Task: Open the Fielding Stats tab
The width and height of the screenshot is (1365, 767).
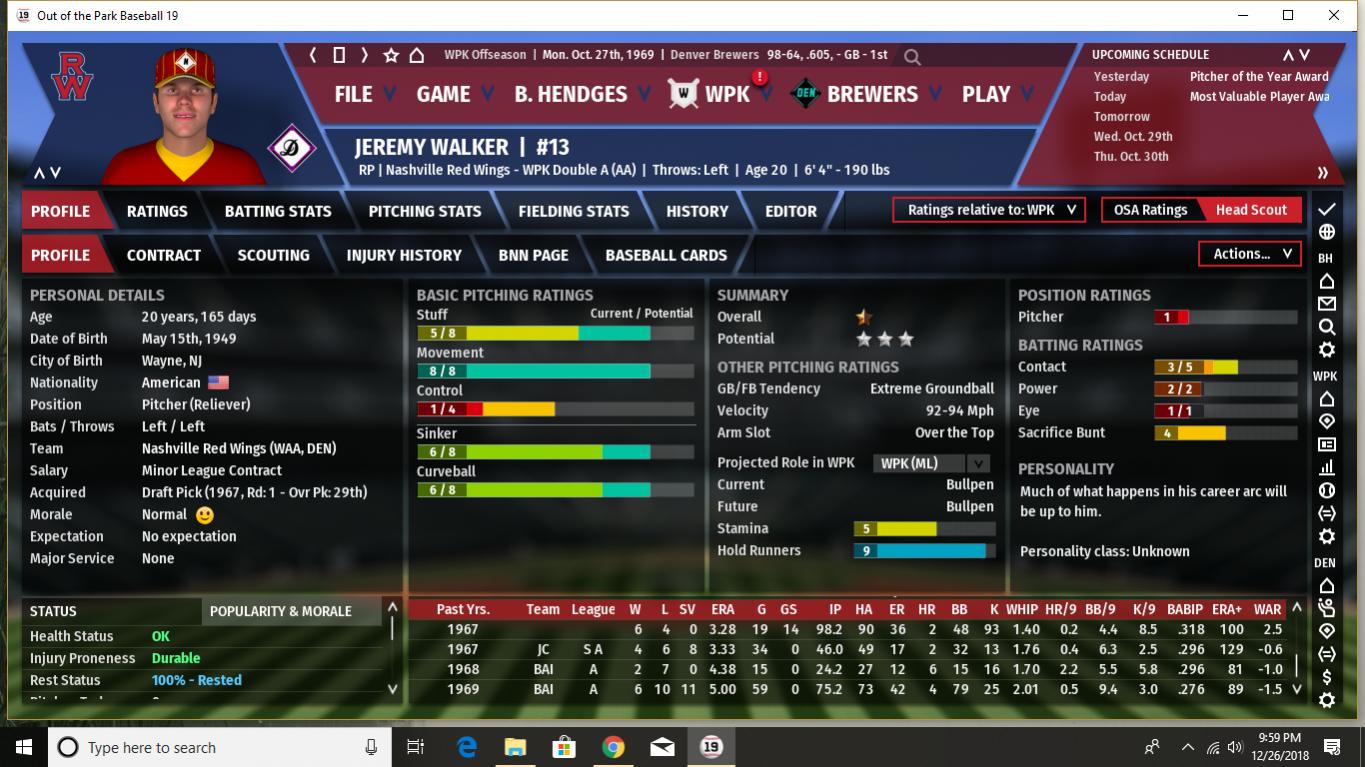Action: pyautogui.click(x=574, y=211)
